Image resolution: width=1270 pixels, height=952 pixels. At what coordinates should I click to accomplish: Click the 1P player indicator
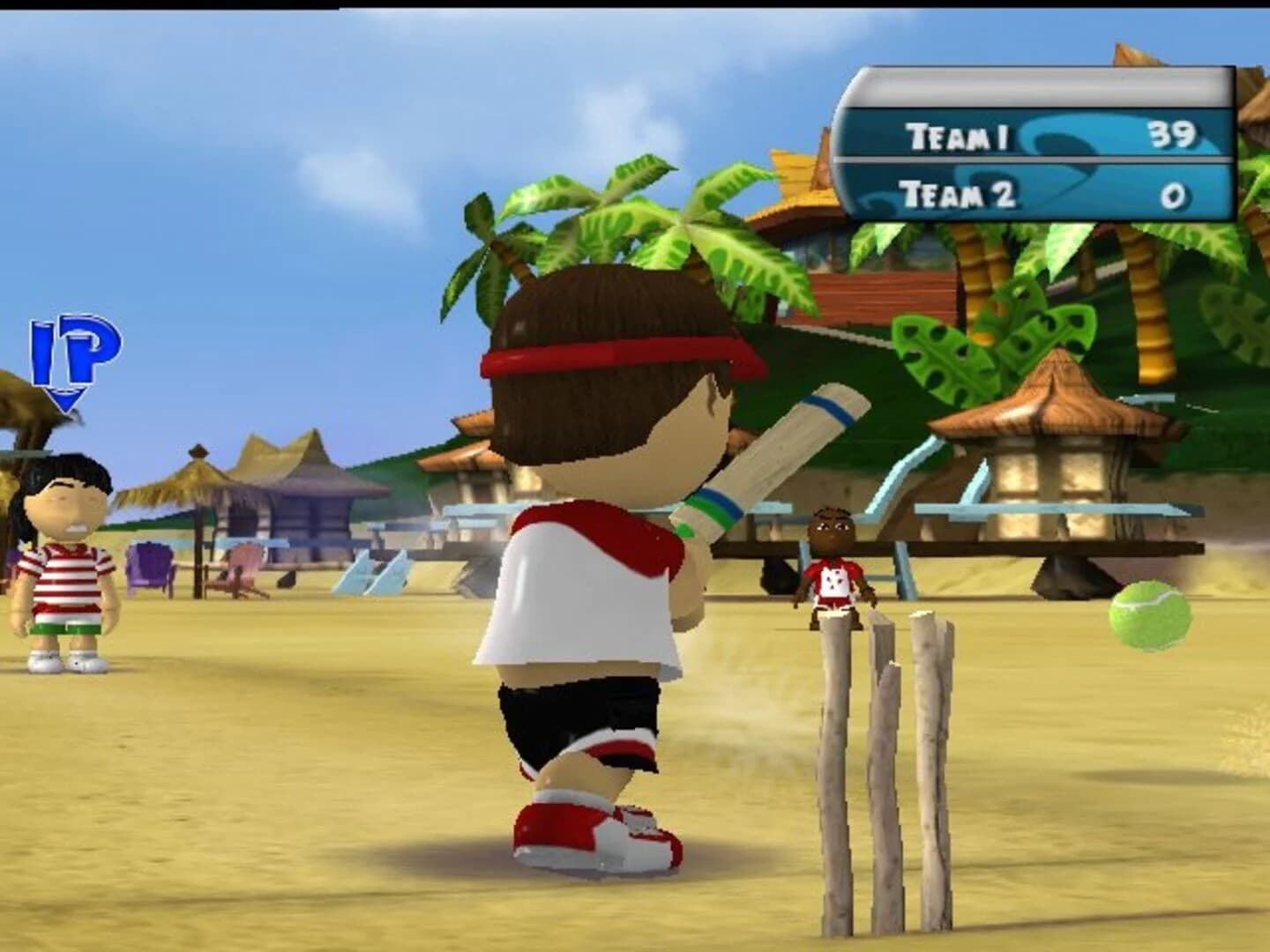[71, 353]
